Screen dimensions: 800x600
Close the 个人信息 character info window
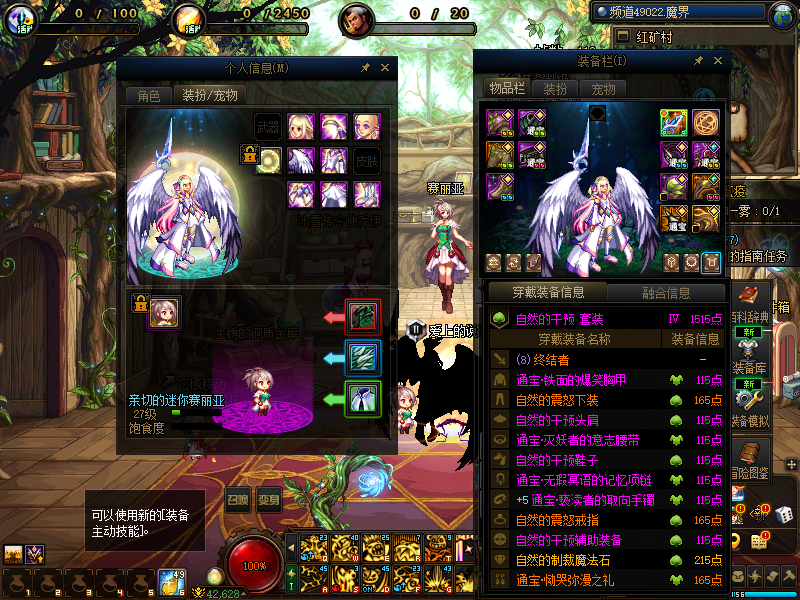pyautogui.click(x=385, y=68)
